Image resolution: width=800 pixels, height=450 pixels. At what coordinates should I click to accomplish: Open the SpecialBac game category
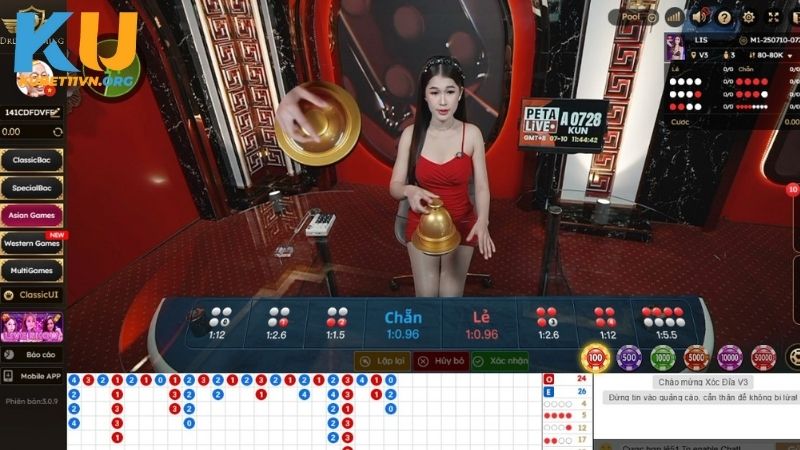click(32, 187)
